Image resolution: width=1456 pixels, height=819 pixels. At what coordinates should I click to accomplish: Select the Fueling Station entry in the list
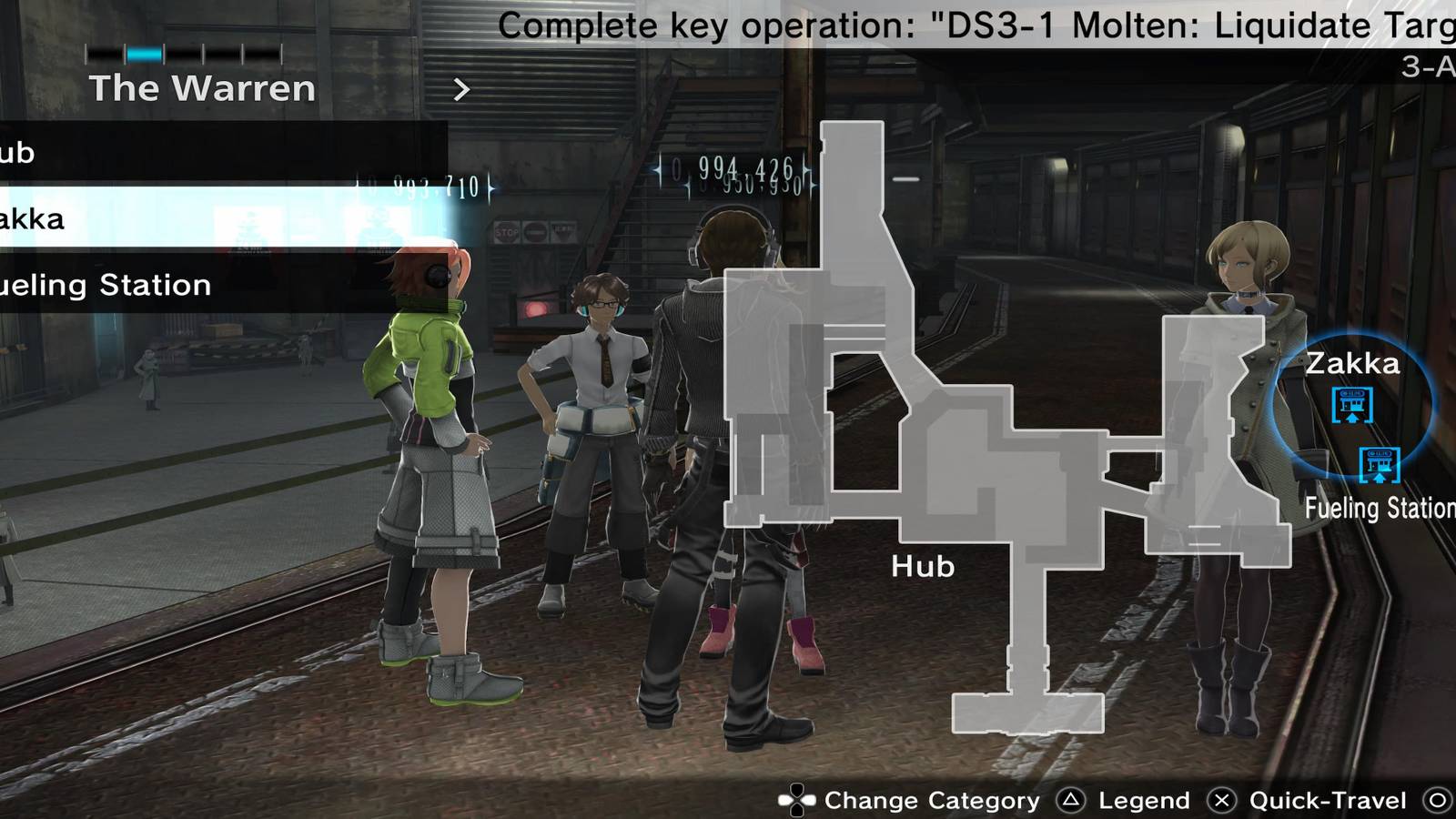point(105,284)
